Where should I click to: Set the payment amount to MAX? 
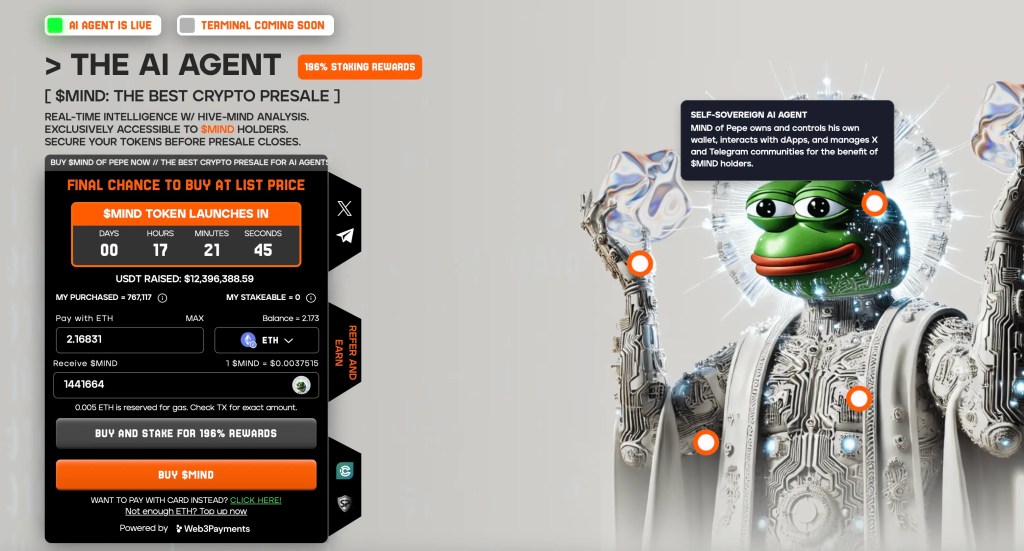(194, 318)
